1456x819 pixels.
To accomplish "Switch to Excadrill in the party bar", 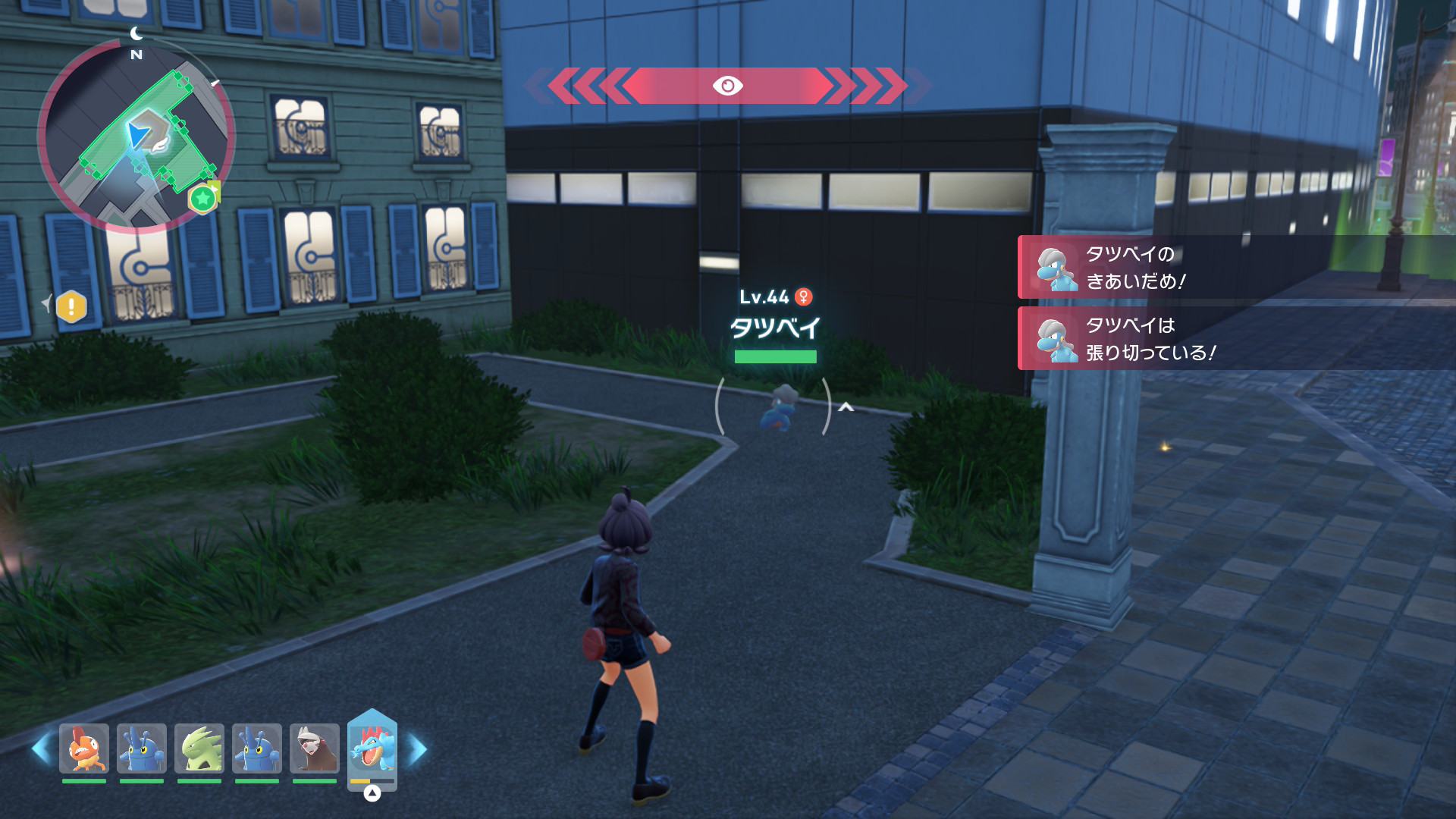I will 315,748.
